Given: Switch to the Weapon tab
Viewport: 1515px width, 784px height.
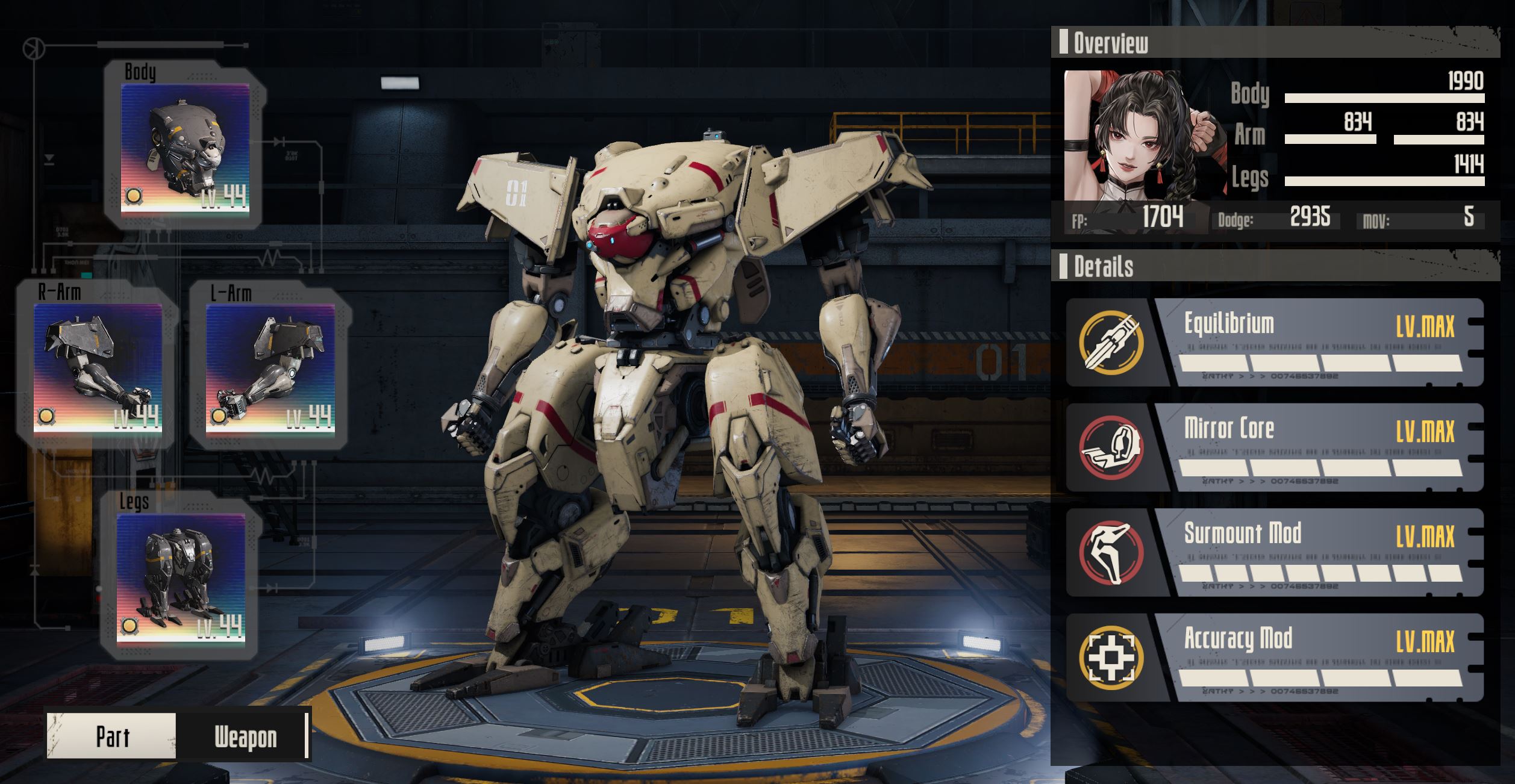Looking at the screenshot, I should click(245, 736).
